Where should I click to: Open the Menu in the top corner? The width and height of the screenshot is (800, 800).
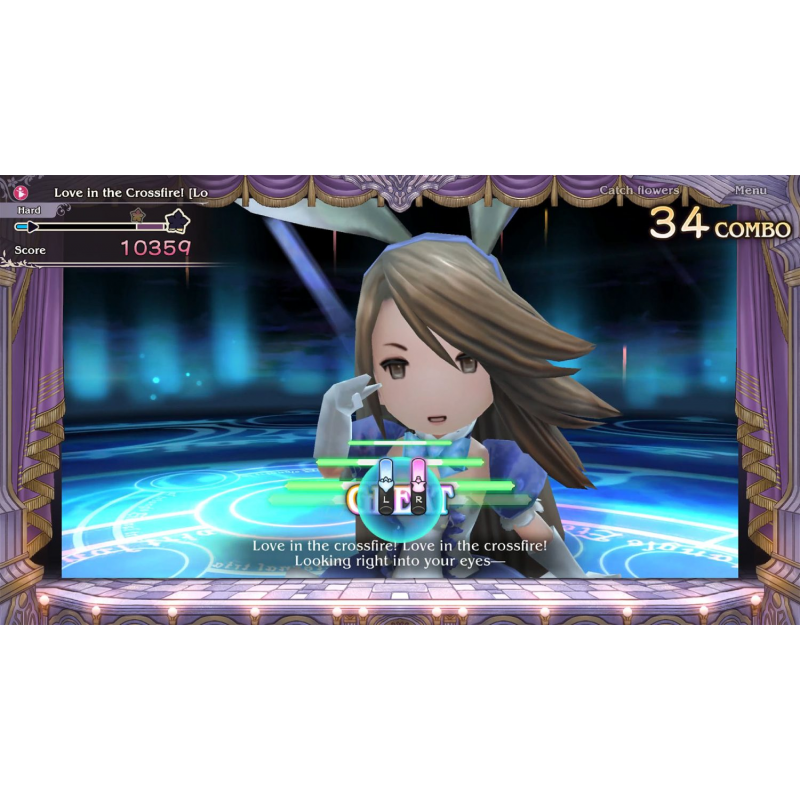pos(750,190)
